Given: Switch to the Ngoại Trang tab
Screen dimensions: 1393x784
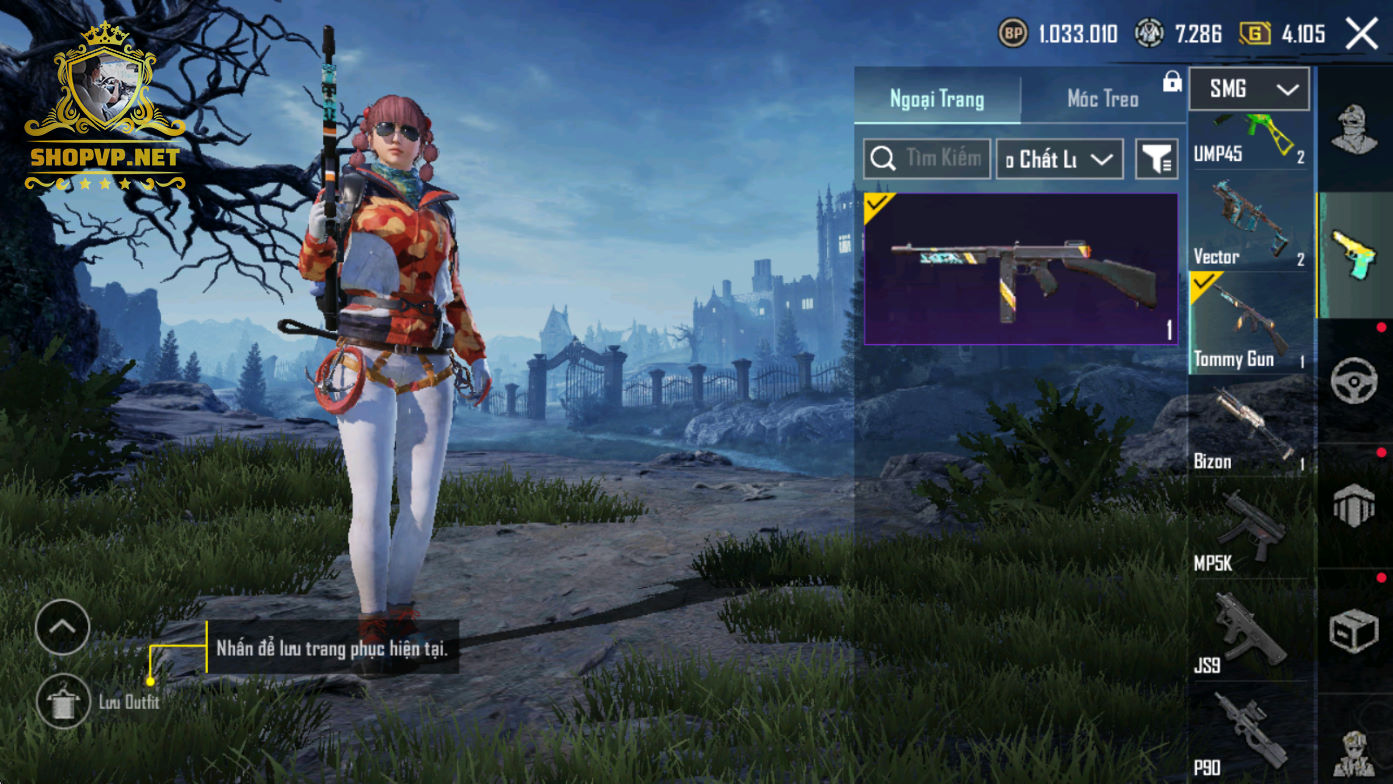Looking at the screenshot, I should click(937, 99).
